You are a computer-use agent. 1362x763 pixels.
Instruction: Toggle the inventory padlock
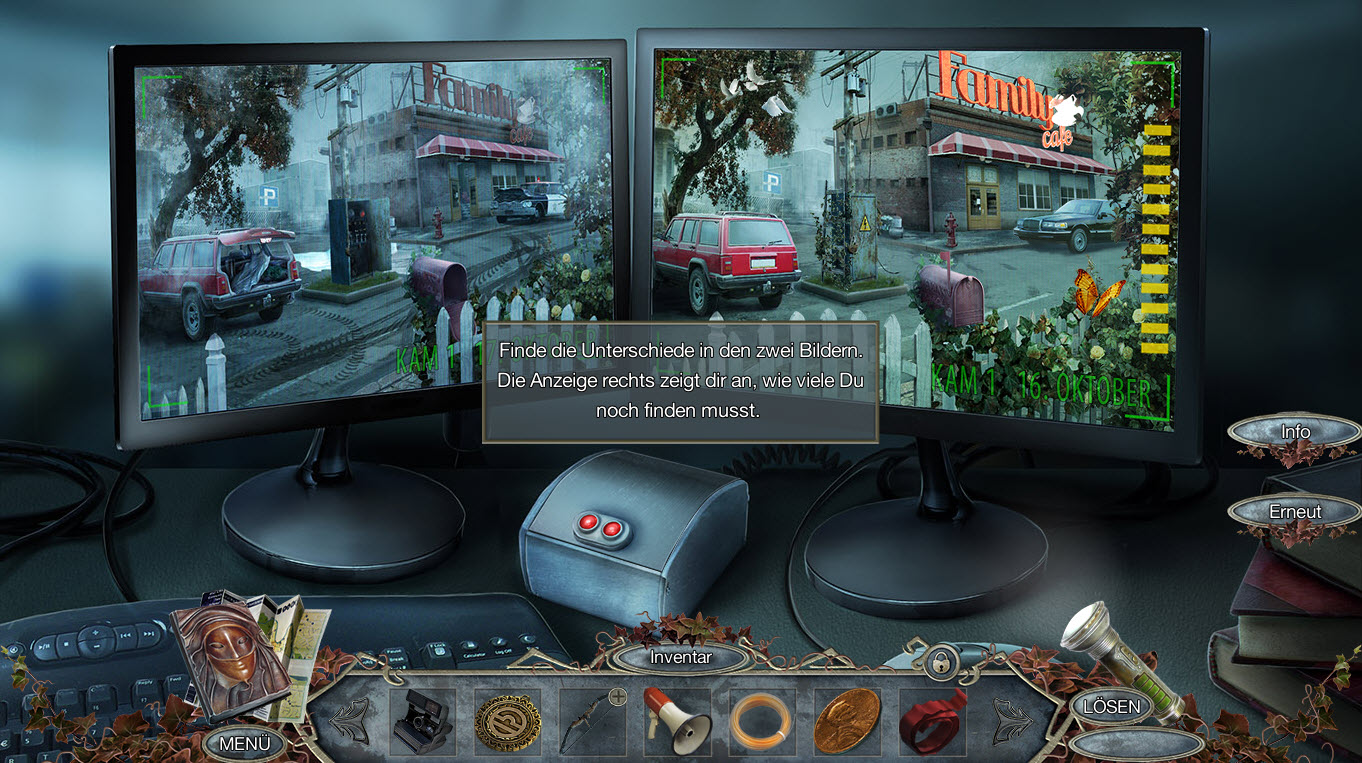pyautogui.click(x=939, y=661)
